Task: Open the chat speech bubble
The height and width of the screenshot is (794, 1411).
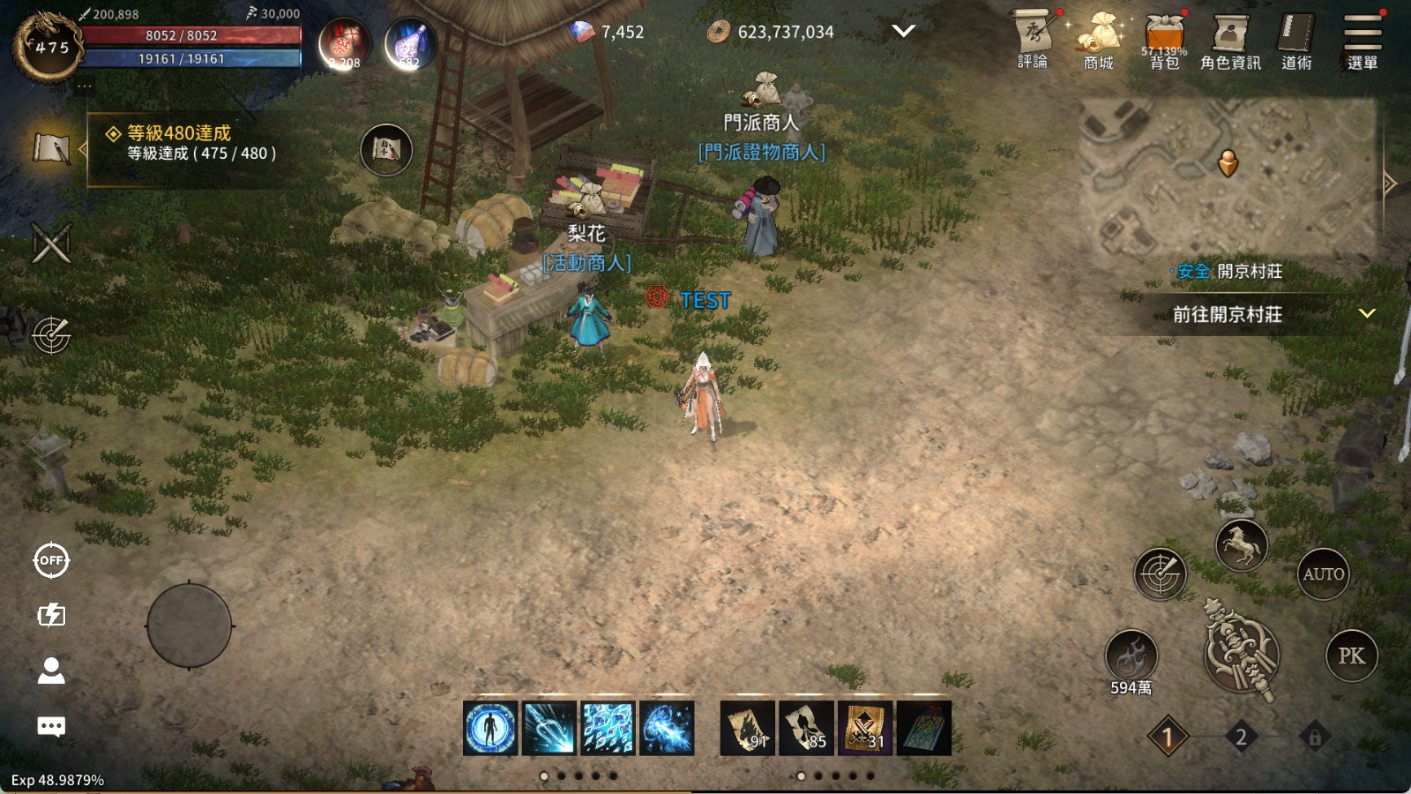Action: click(51, 726)
